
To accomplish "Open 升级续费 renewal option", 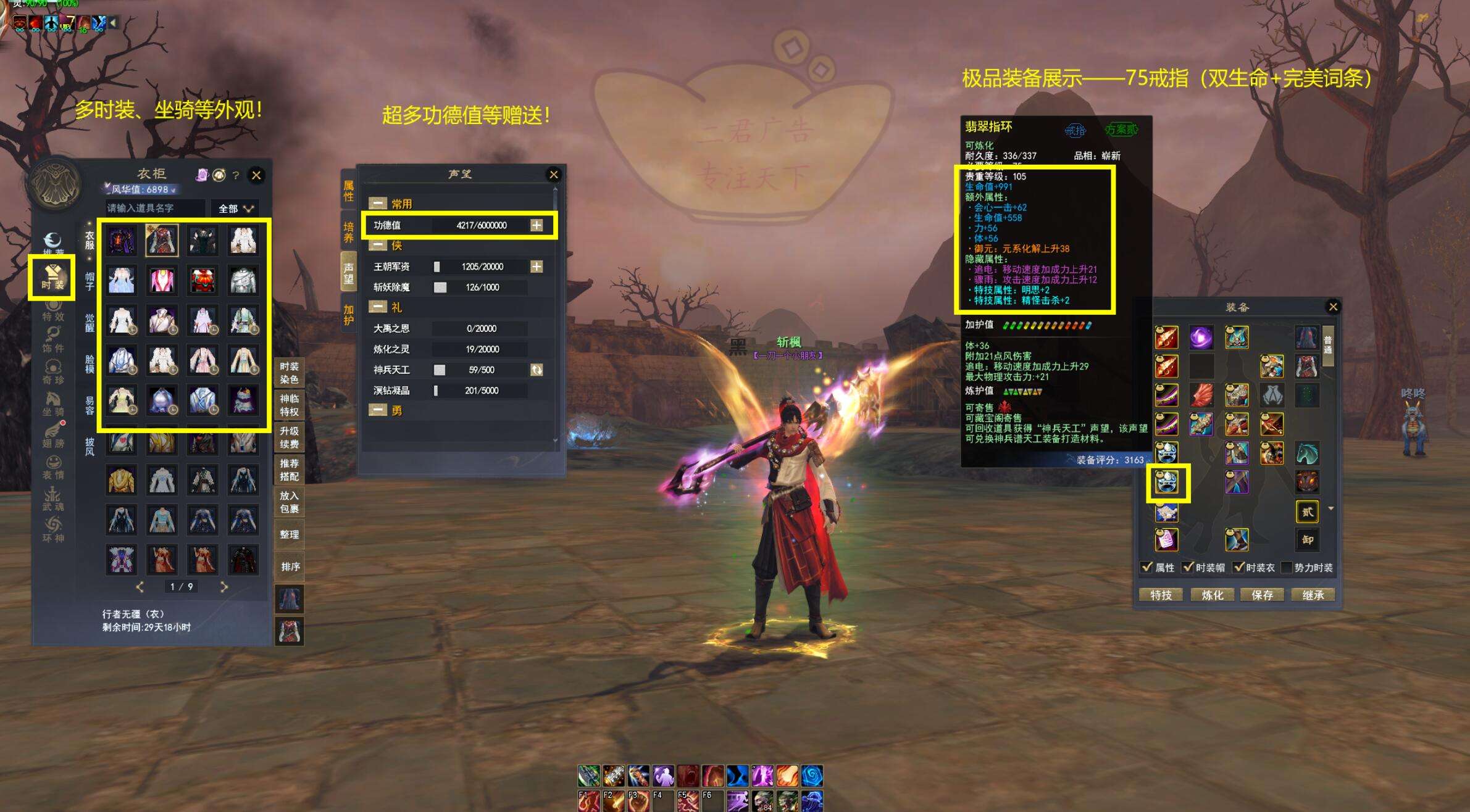I will click(289, 437).
